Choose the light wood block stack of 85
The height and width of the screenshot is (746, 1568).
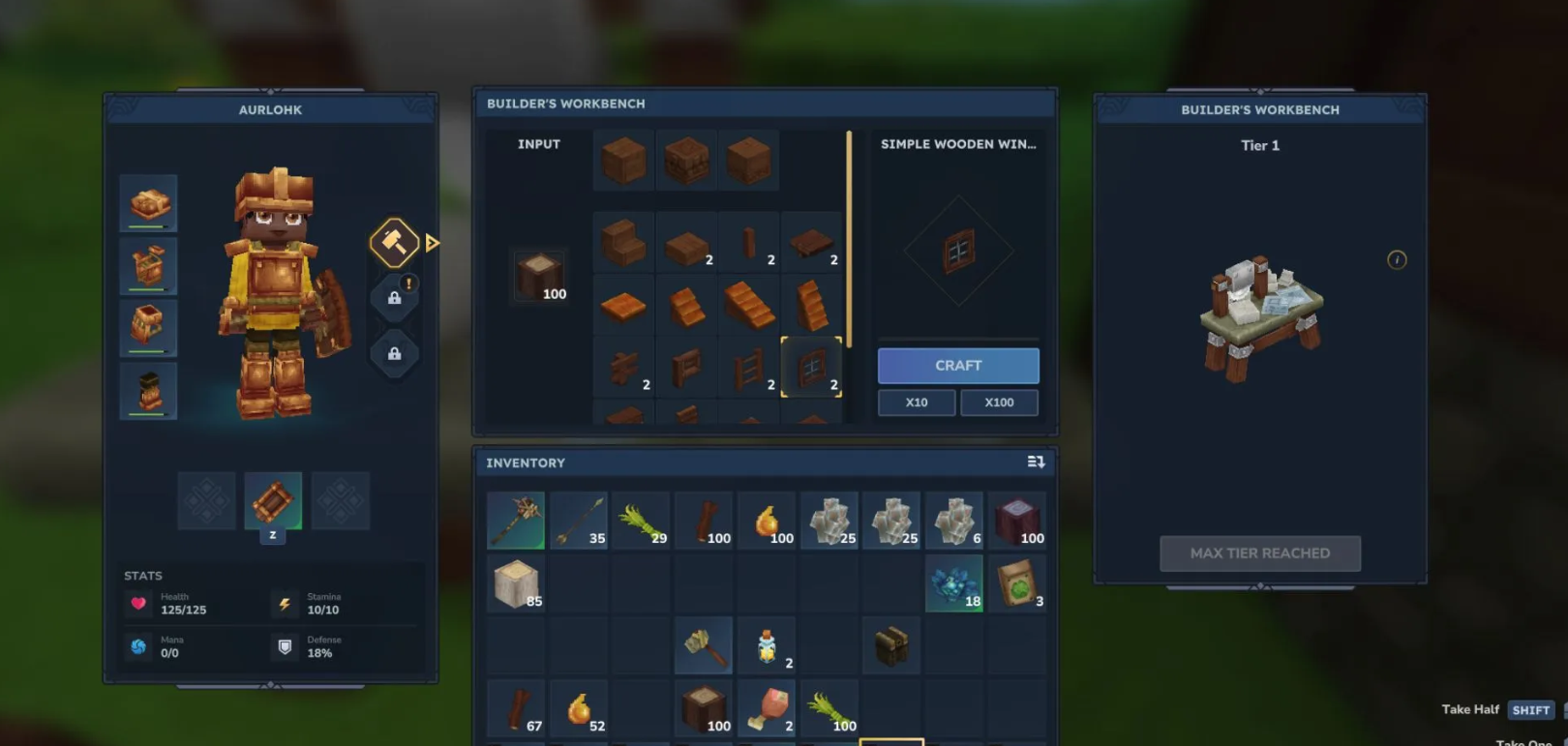(516, 583)
